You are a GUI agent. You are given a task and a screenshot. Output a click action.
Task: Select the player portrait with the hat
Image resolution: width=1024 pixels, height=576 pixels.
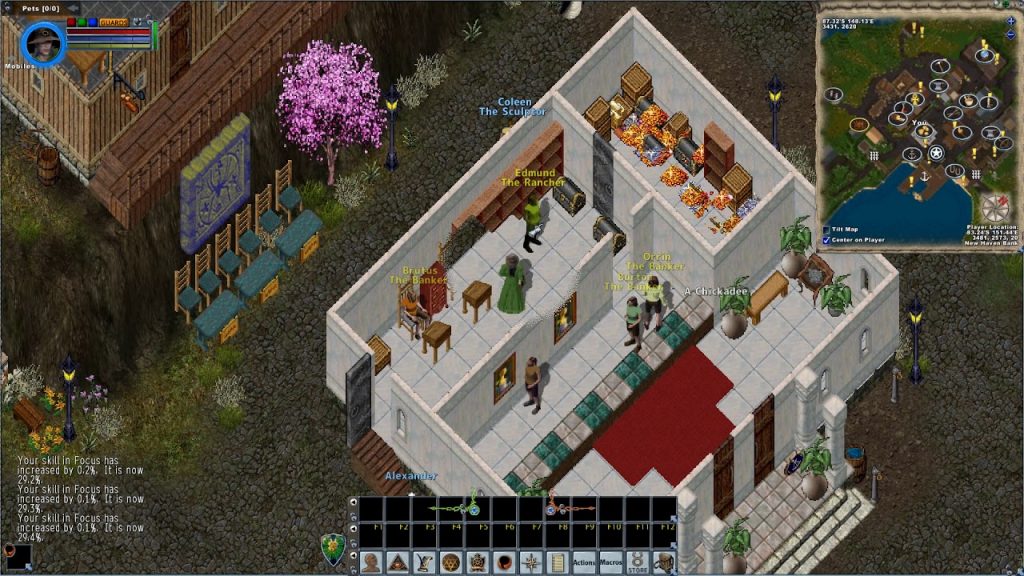click(43, 43)
